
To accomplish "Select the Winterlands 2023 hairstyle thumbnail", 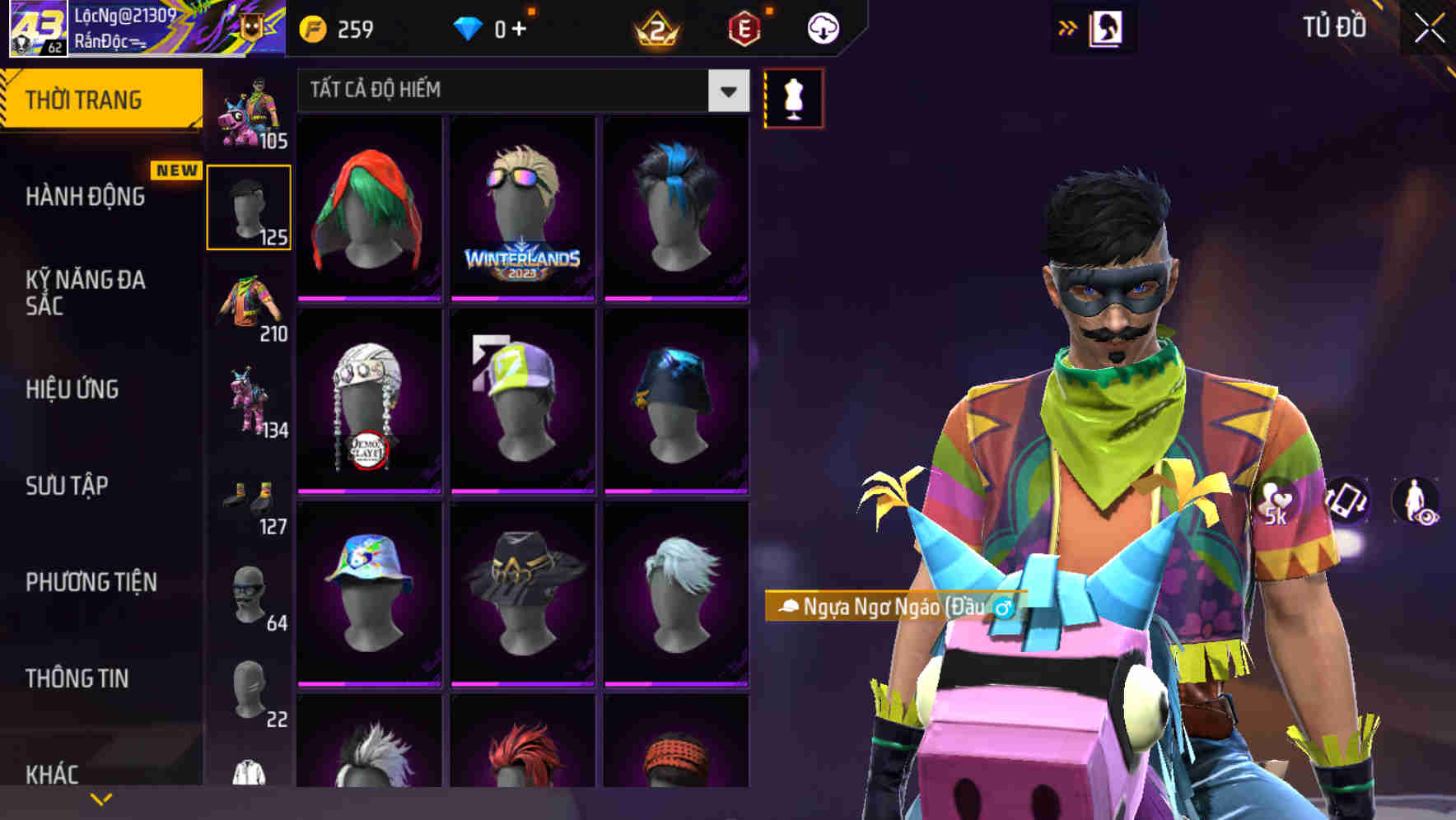I will 521,207.
